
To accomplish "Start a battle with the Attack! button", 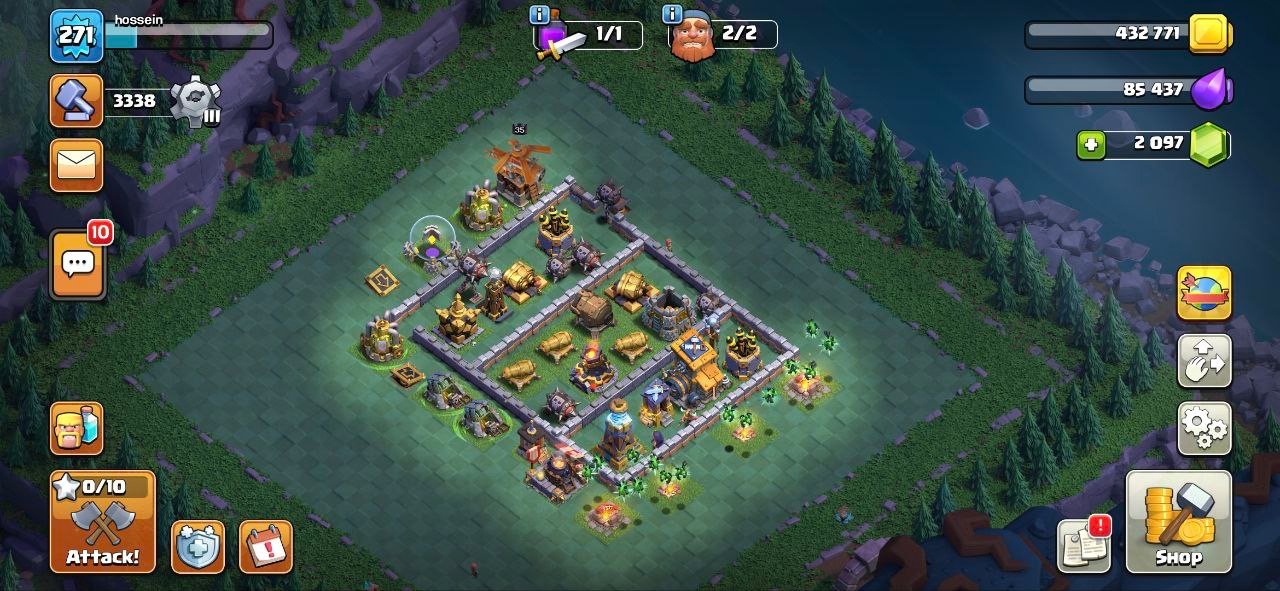I will 103,521.
